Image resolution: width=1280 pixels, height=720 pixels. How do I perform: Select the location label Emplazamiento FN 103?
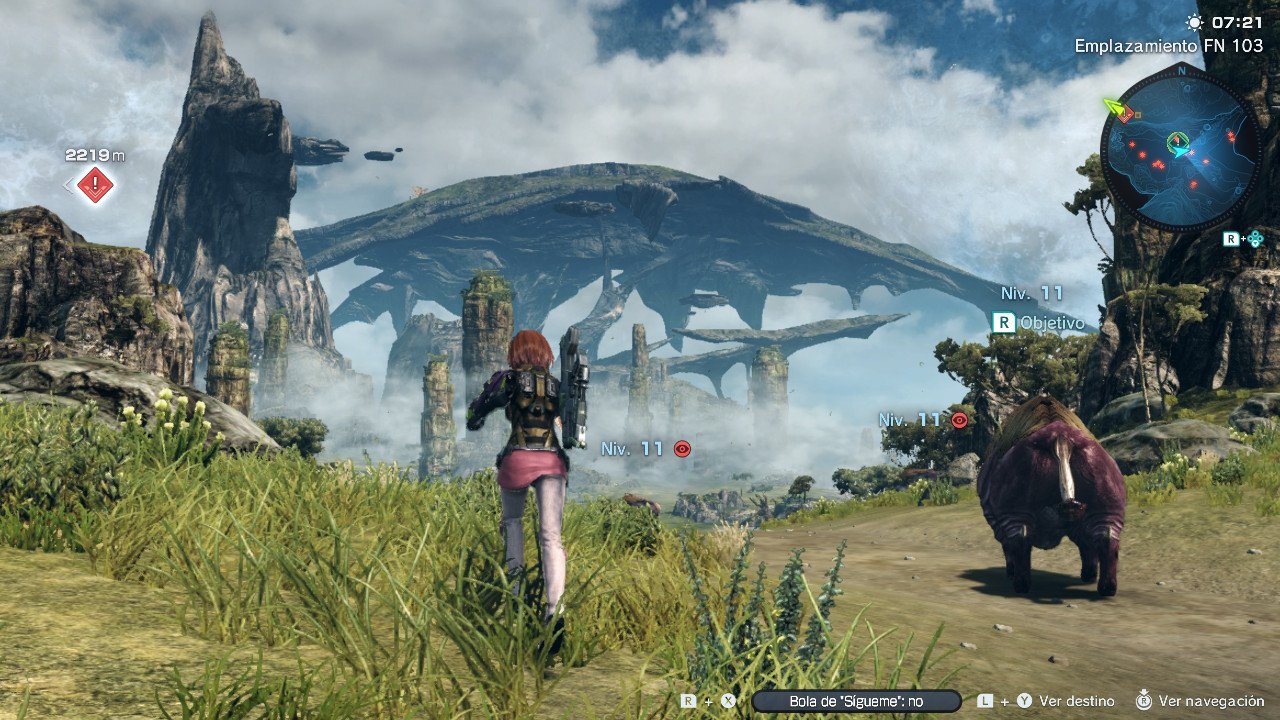(x=1170, y=44)
